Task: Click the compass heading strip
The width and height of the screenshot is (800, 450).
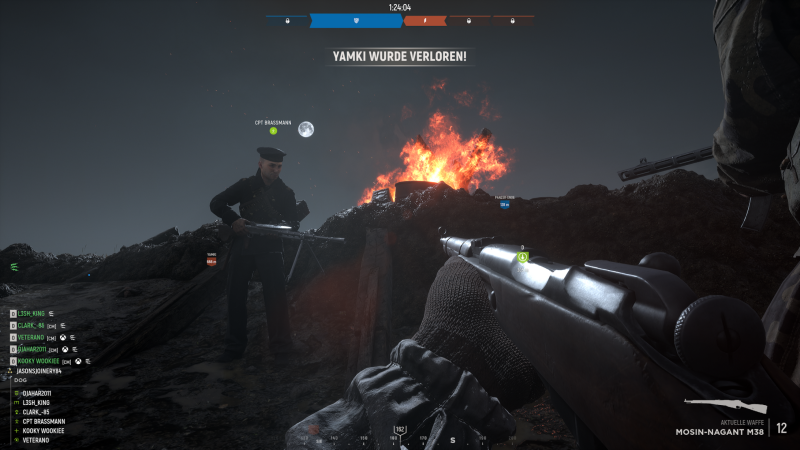Action: click(400, 438)
